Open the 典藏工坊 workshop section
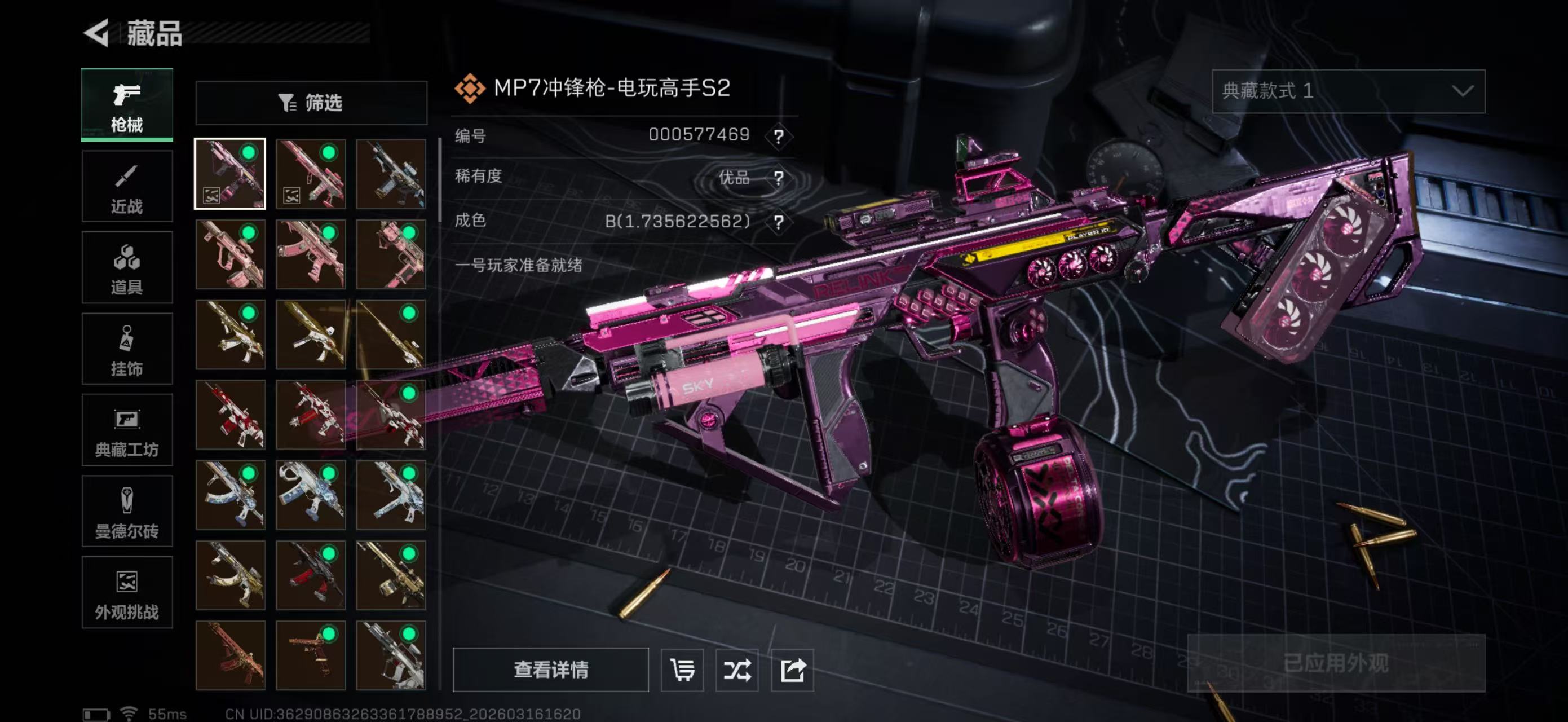This screenshot has height=722, width=1568. [127, 430]
